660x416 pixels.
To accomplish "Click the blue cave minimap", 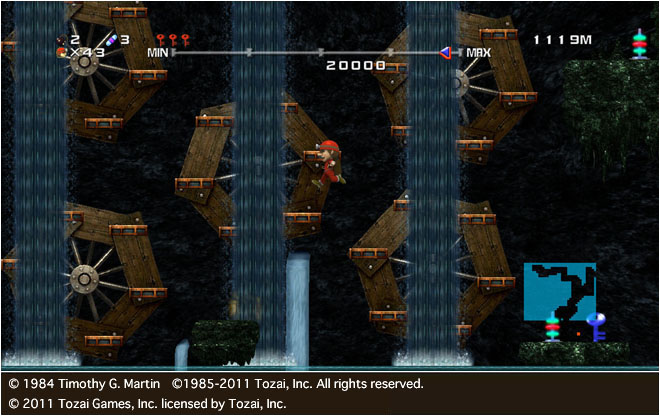I will click(x=559, y=291).
